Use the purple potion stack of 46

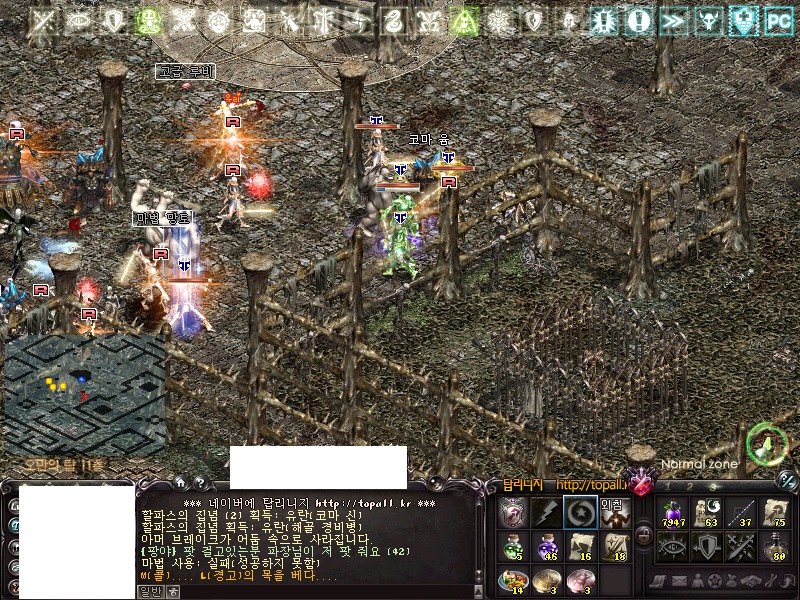(546, 546)
